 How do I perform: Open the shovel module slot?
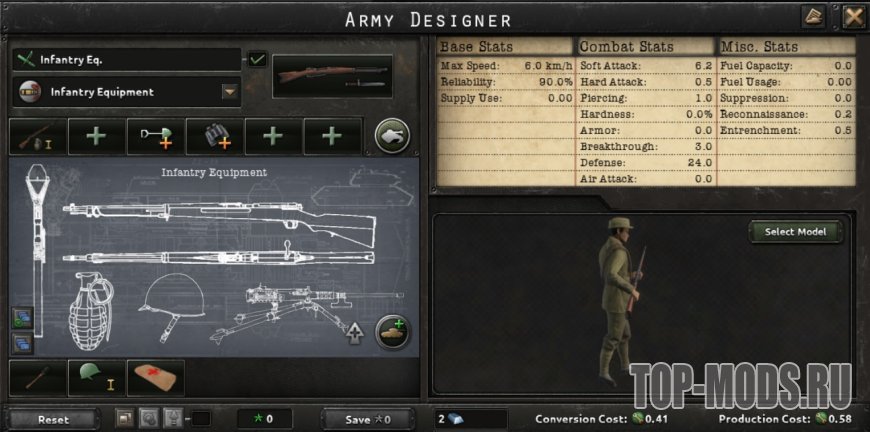click(x=155, y=137)
